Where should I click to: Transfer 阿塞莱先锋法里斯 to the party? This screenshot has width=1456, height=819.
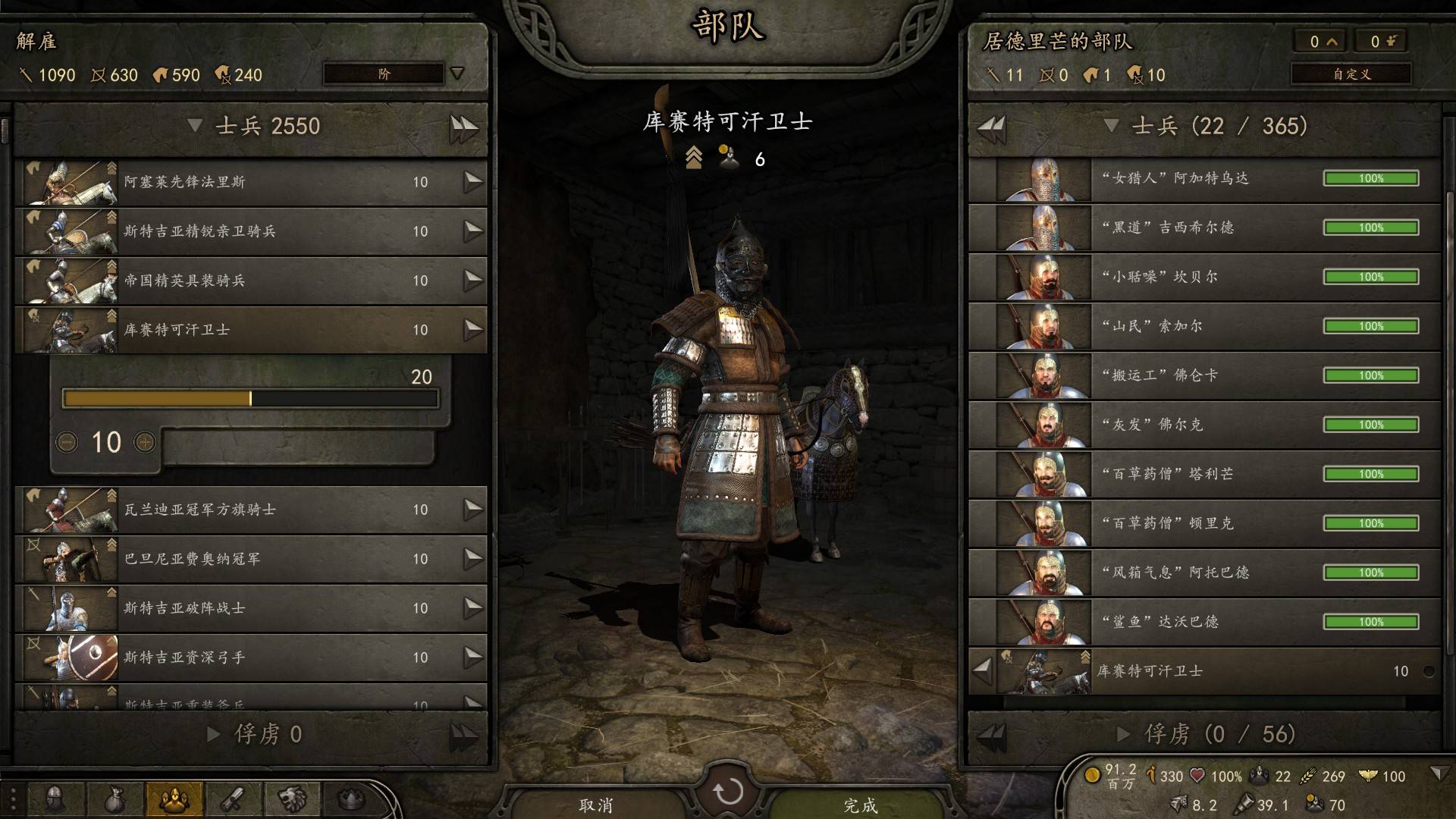point(473,181)
